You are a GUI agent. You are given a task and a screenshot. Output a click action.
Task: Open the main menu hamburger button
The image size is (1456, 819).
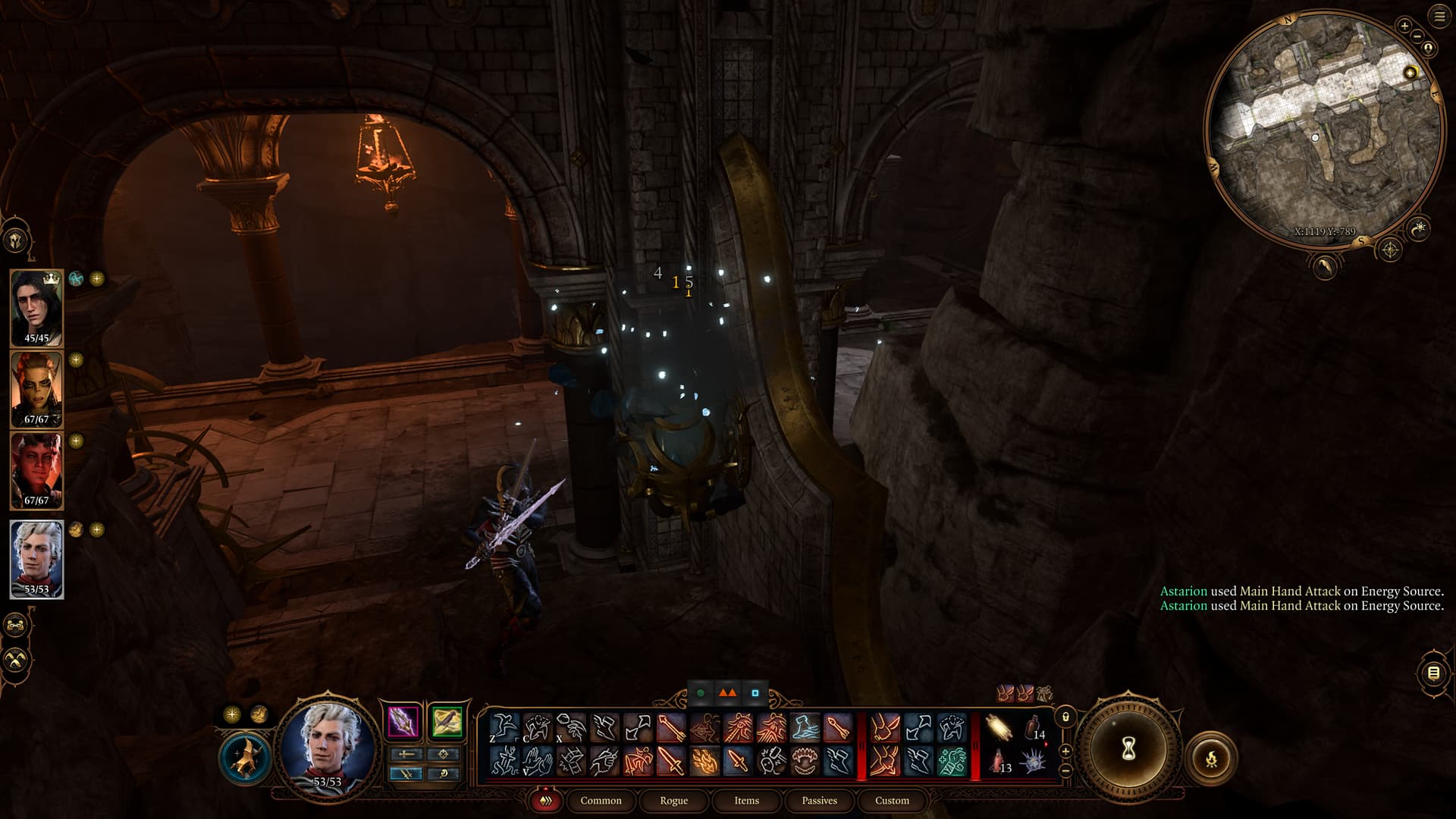(1440, 17)
